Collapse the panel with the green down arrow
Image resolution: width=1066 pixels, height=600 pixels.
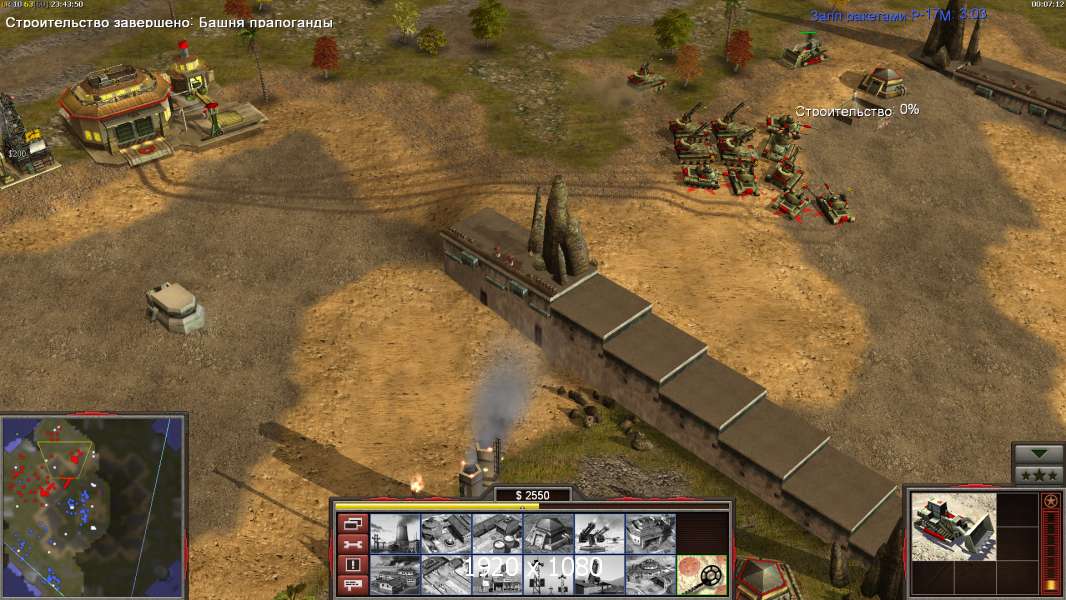[1038, 454]
